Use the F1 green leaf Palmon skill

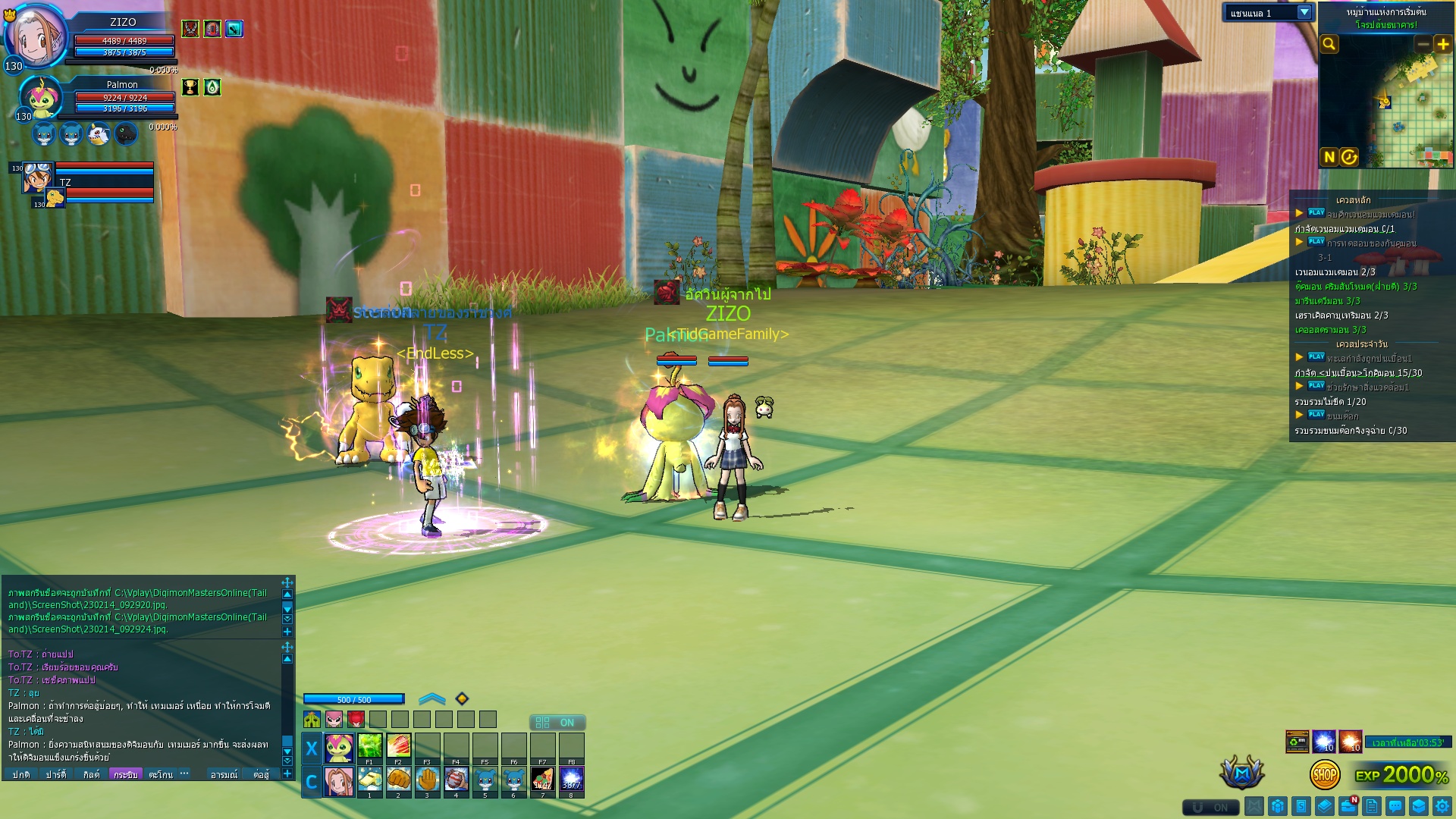click(x=369, y=746)
